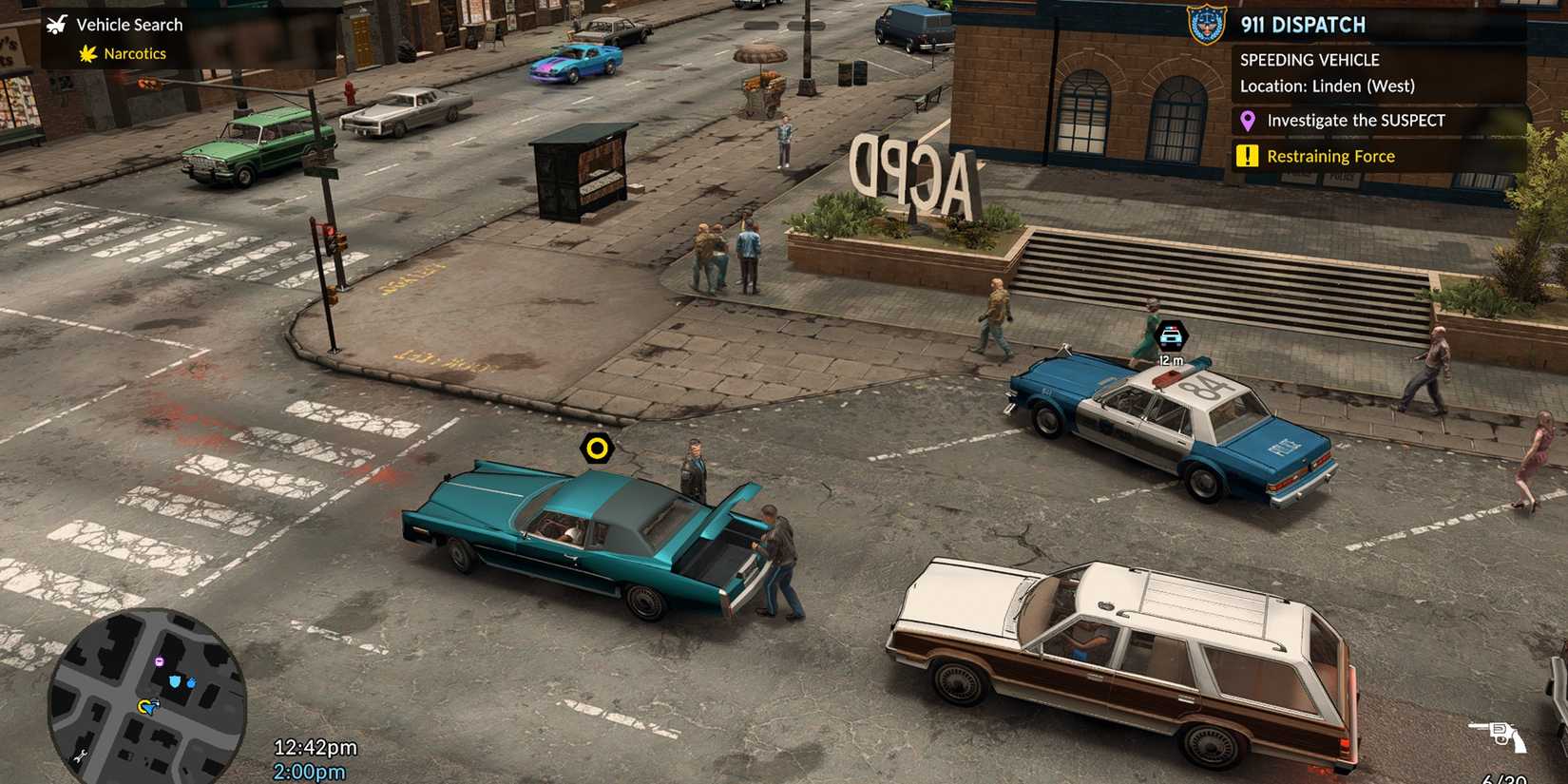Image resolution: width=1568 pixels, height=784 pixels.
Task: Click the 911 DISPATCH panel header
Action: tap(1305, 26)
